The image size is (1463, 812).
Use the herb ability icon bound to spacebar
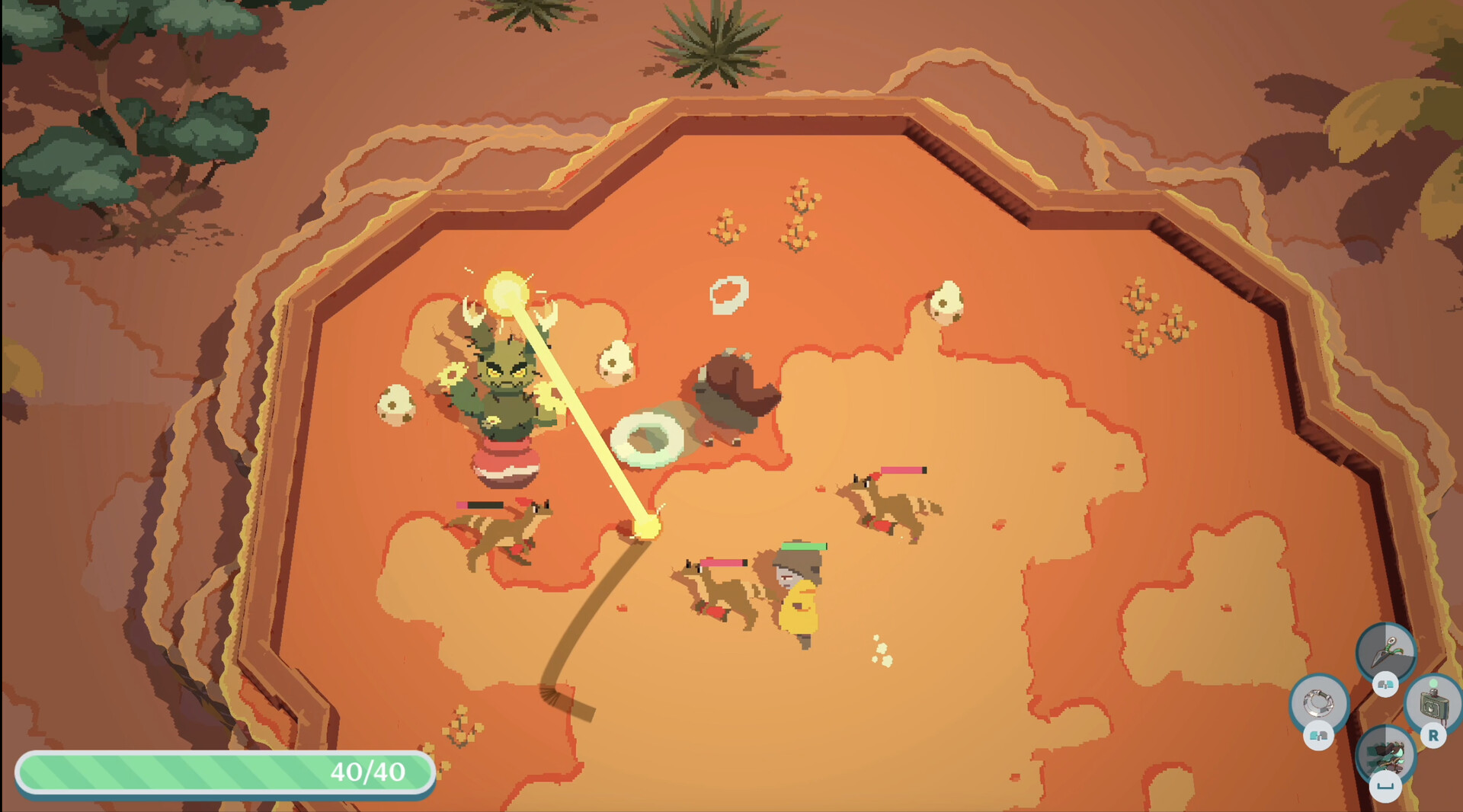(1387, 753)
